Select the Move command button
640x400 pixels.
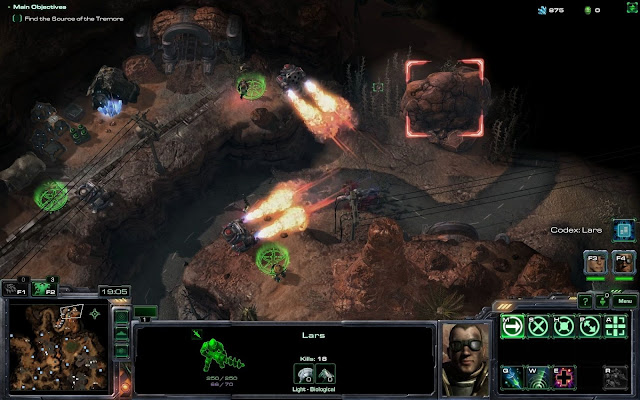pos(512,326)
